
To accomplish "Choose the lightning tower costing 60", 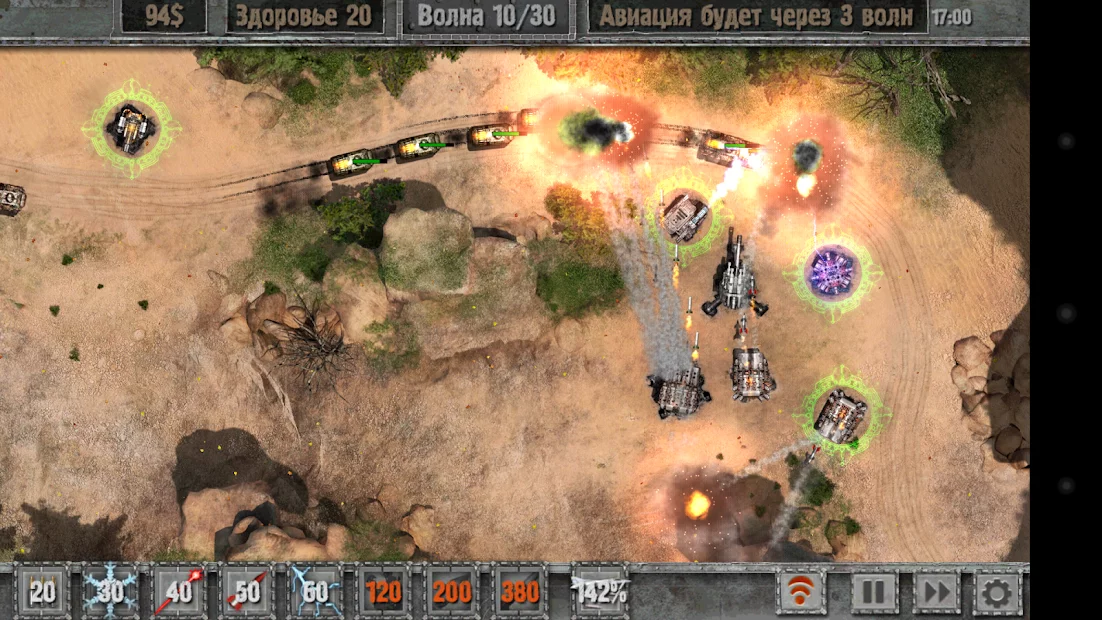I will (315, 592).
